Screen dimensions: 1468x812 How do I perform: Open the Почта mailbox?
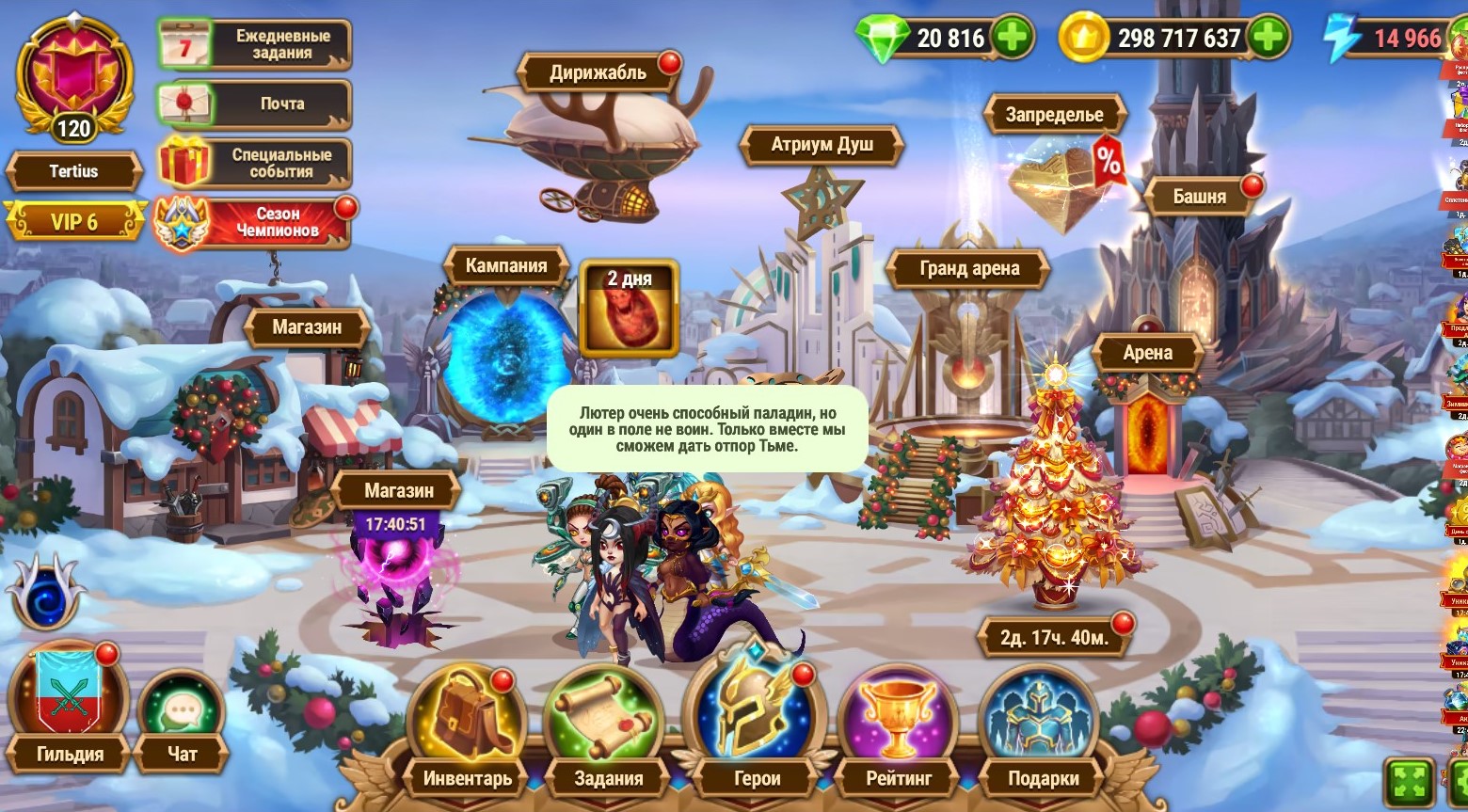click(254, 103)
